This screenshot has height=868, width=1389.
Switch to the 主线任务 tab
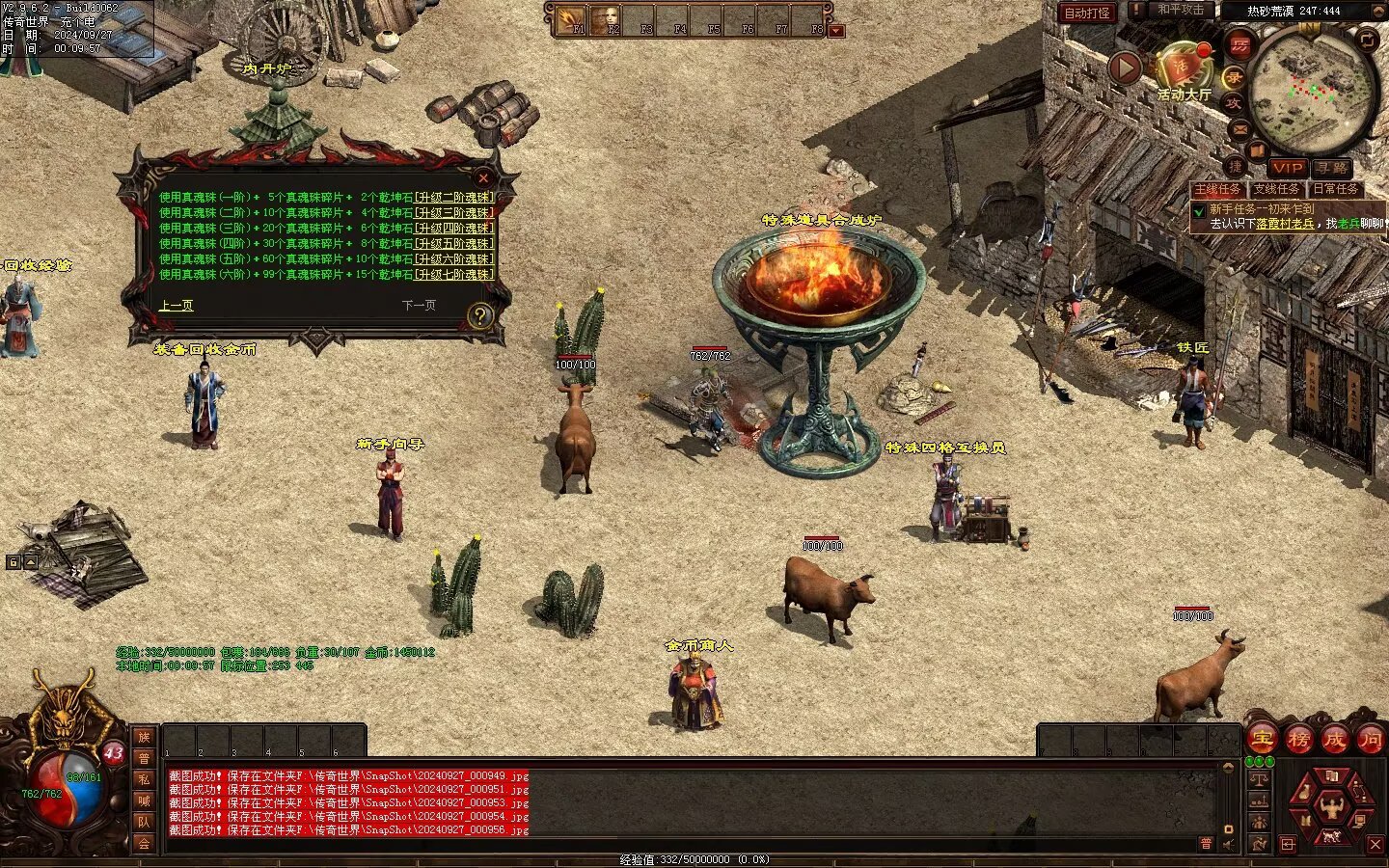(1217, 189)
